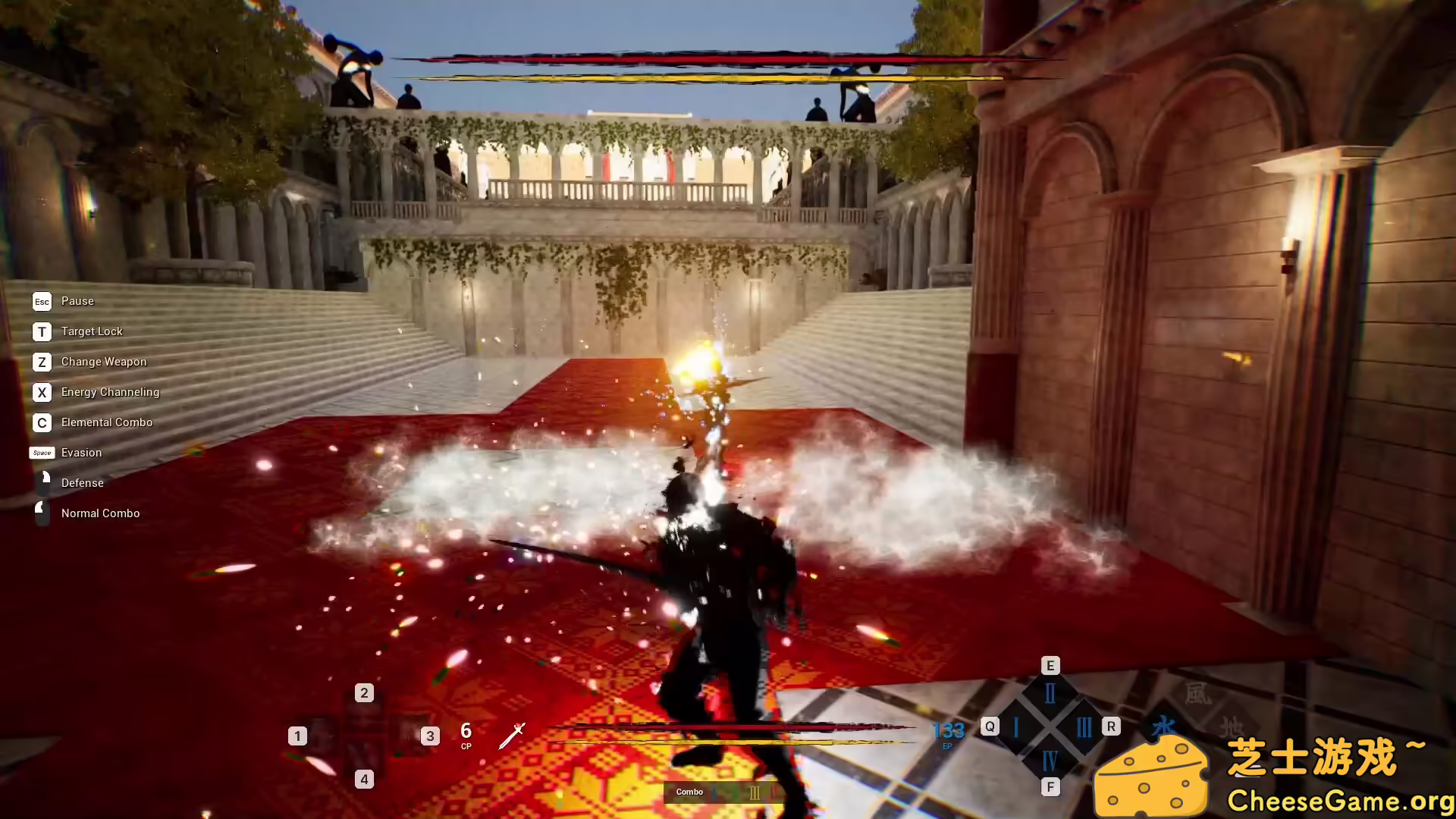Toggle Evasion with the Space binding
The width and height of the screenshot is (1456, 819).
pyautogui.click(x=42, y=453)
